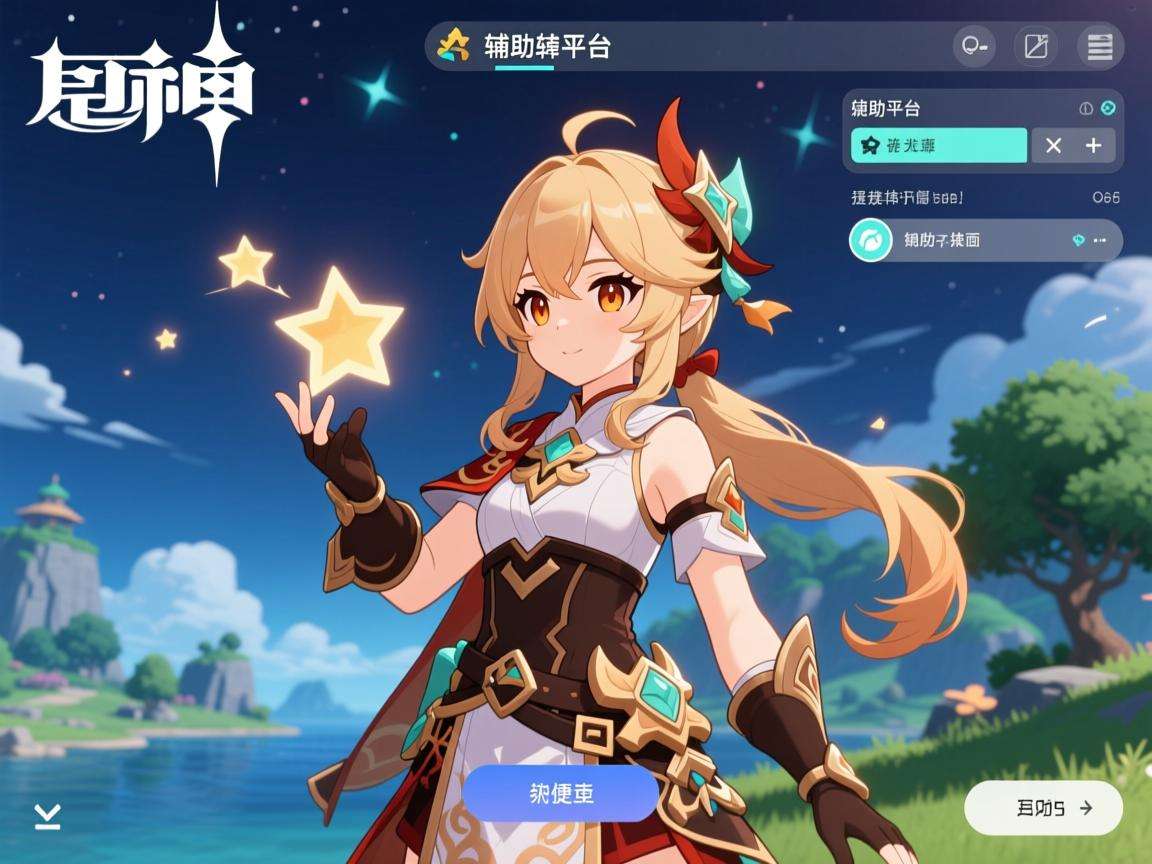Viewport: 1152px width, 864px height.
Task: Click the edit note icon in top bar
Action: (x=1036, y=46)
